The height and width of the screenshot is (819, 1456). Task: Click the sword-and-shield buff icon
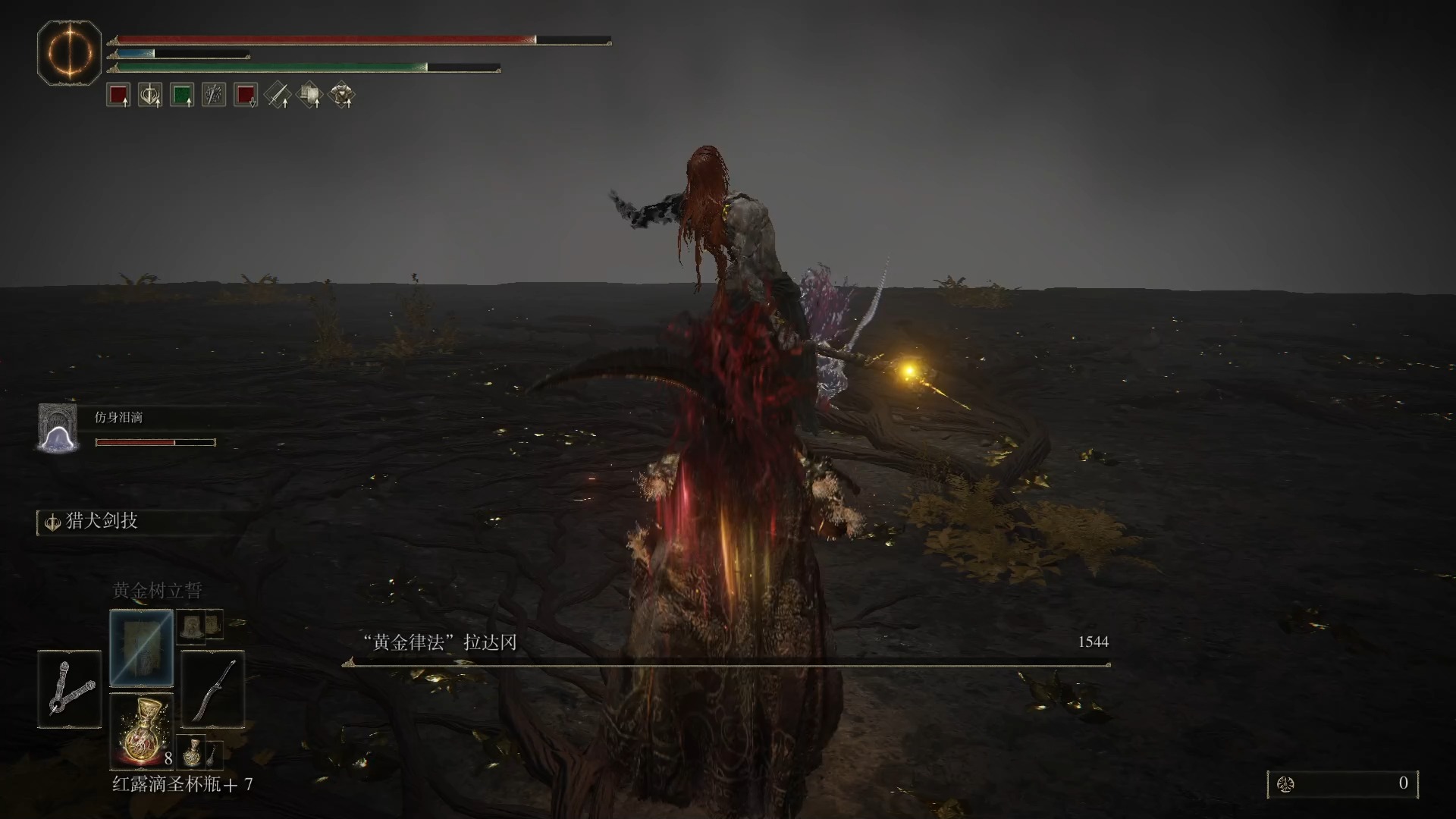tap(150, 96)
